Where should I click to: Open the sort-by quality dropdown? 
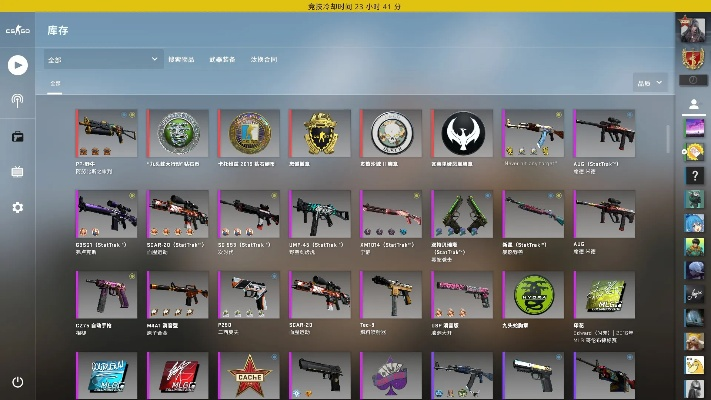click(650, 82)
